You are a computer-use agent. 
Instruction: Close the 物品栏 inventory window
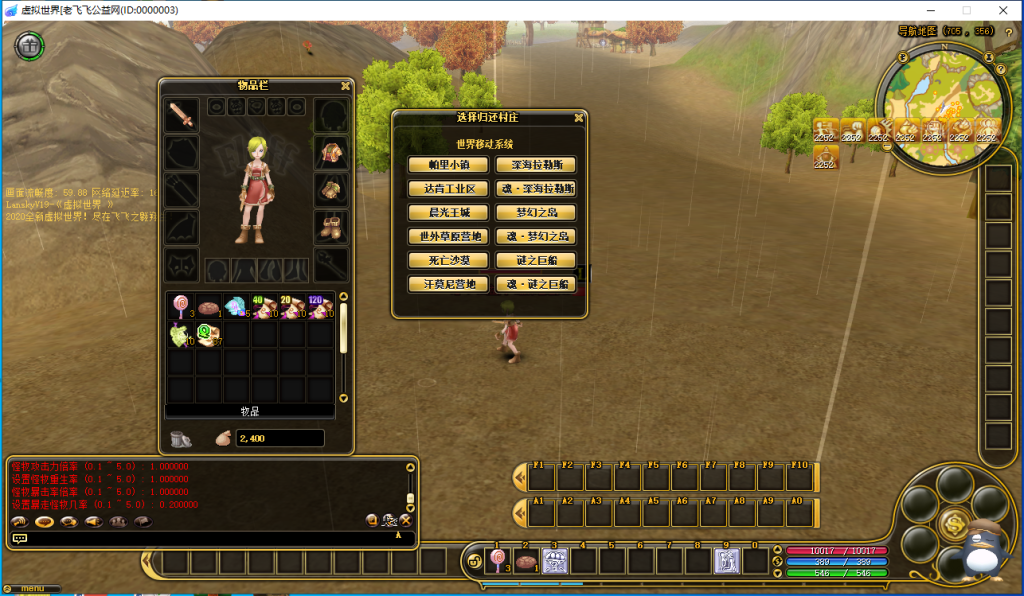point(345,86)
